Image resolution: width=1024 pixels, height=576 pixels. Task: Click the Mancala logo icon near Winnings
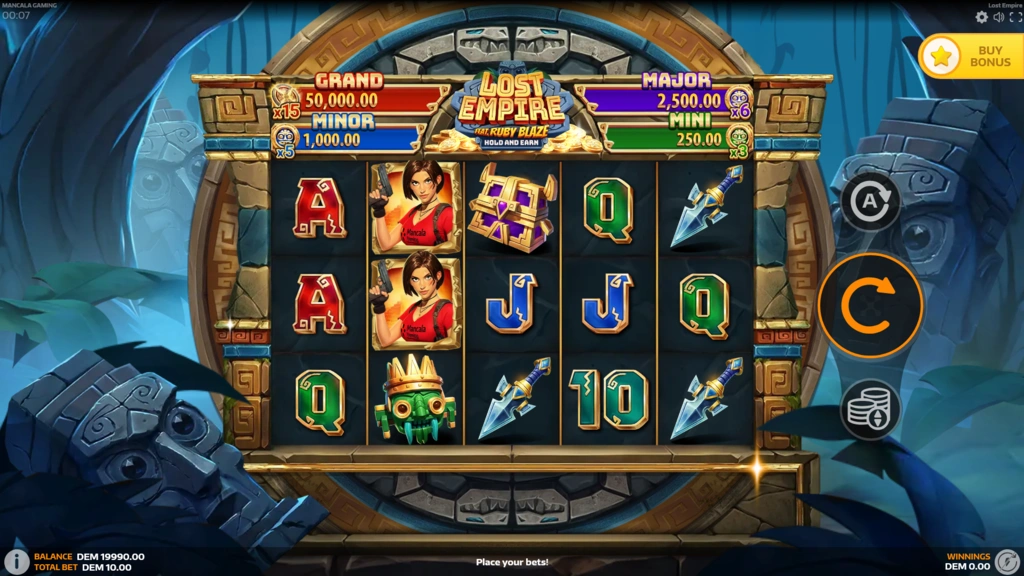[x=1008, y=561]
